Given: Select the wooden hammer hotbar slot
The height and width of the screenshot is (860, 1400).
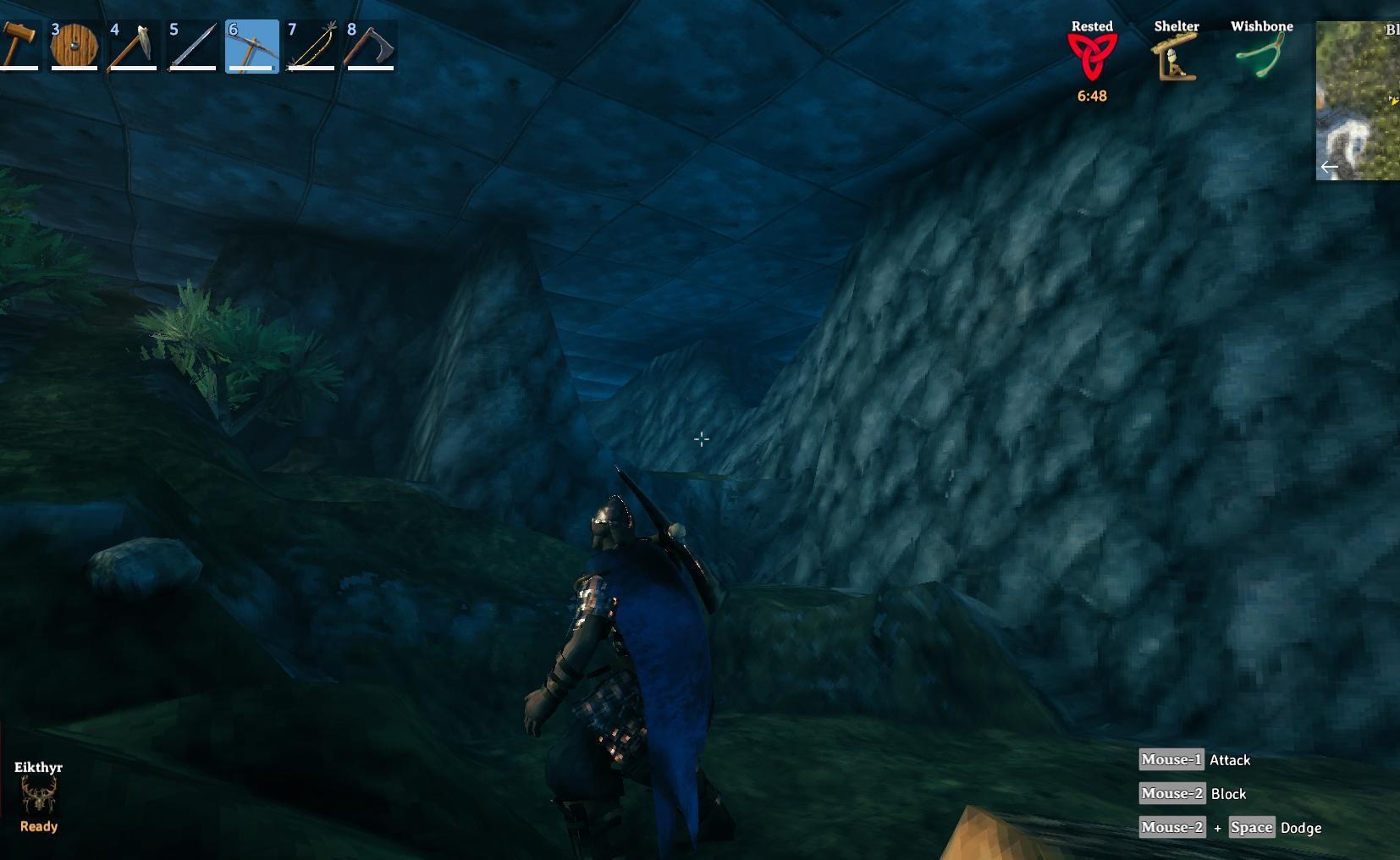Looking at the screenshot, I should pyautogui.click(x=19, y=46).
